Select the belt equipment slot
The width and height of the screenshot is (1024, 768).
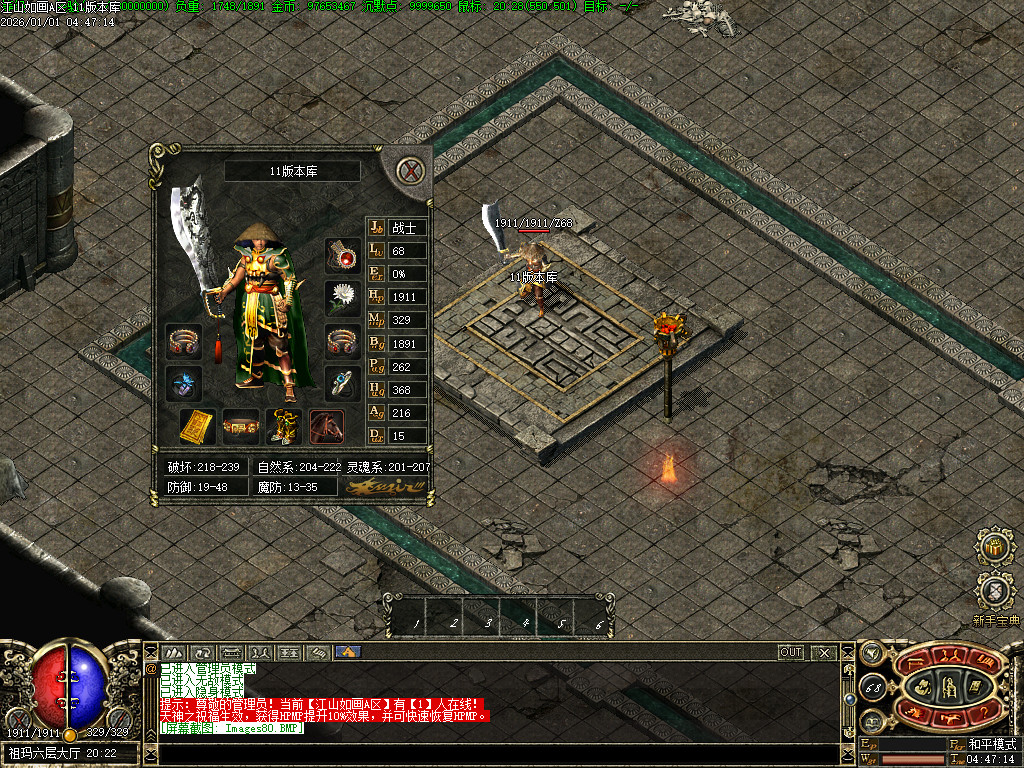click(240, 426)
